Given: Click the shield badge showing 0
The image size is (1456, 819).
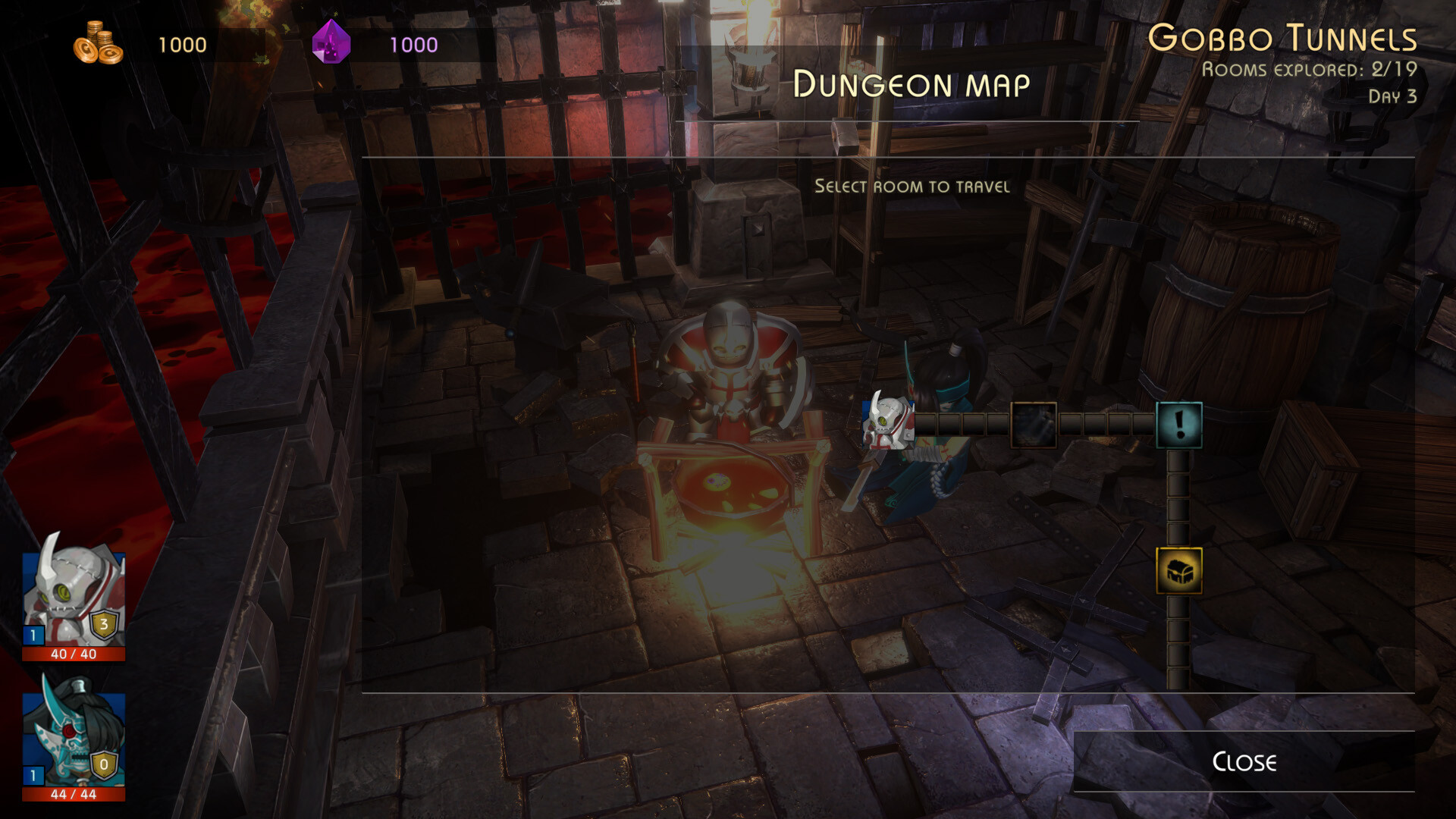Looking at the screenshot, I should (103, 766).
